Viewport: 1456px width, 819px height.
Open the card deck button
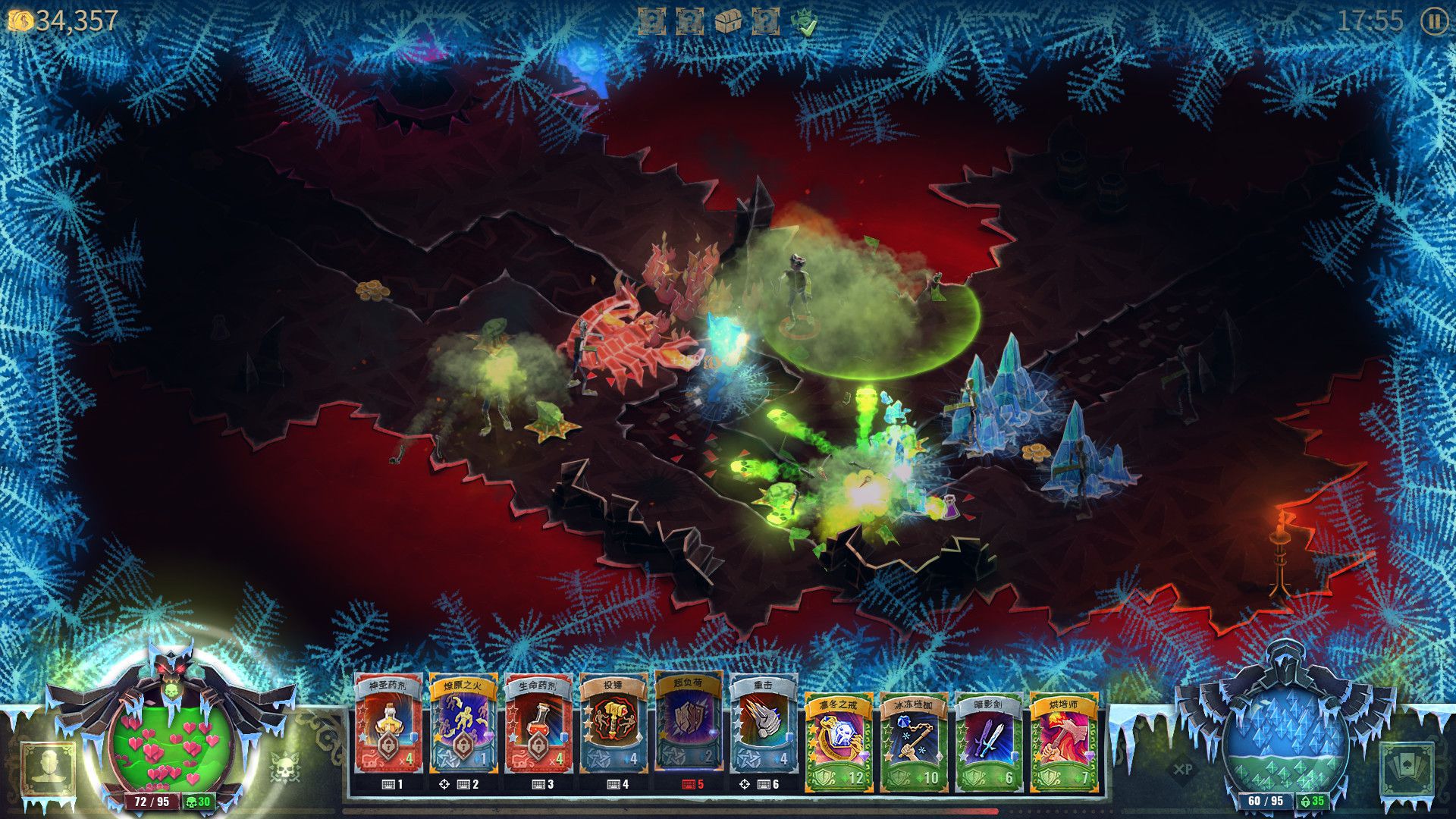pyautogui.click(x=1407, y=768)
